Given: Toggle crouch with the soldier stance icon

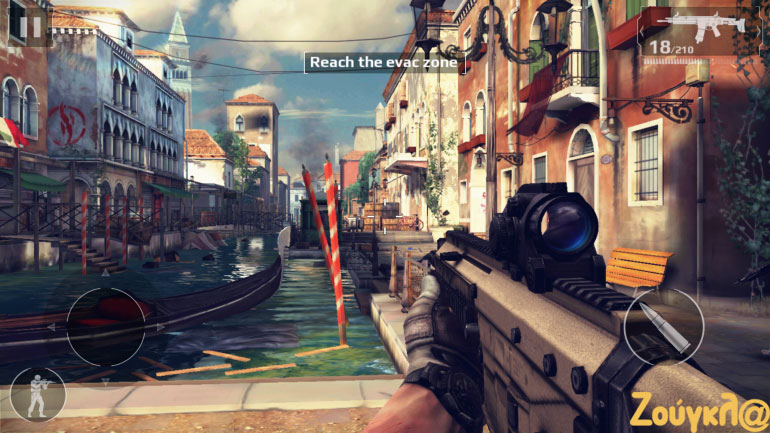Looking at the screenshot, I should (x=37, y=394).
